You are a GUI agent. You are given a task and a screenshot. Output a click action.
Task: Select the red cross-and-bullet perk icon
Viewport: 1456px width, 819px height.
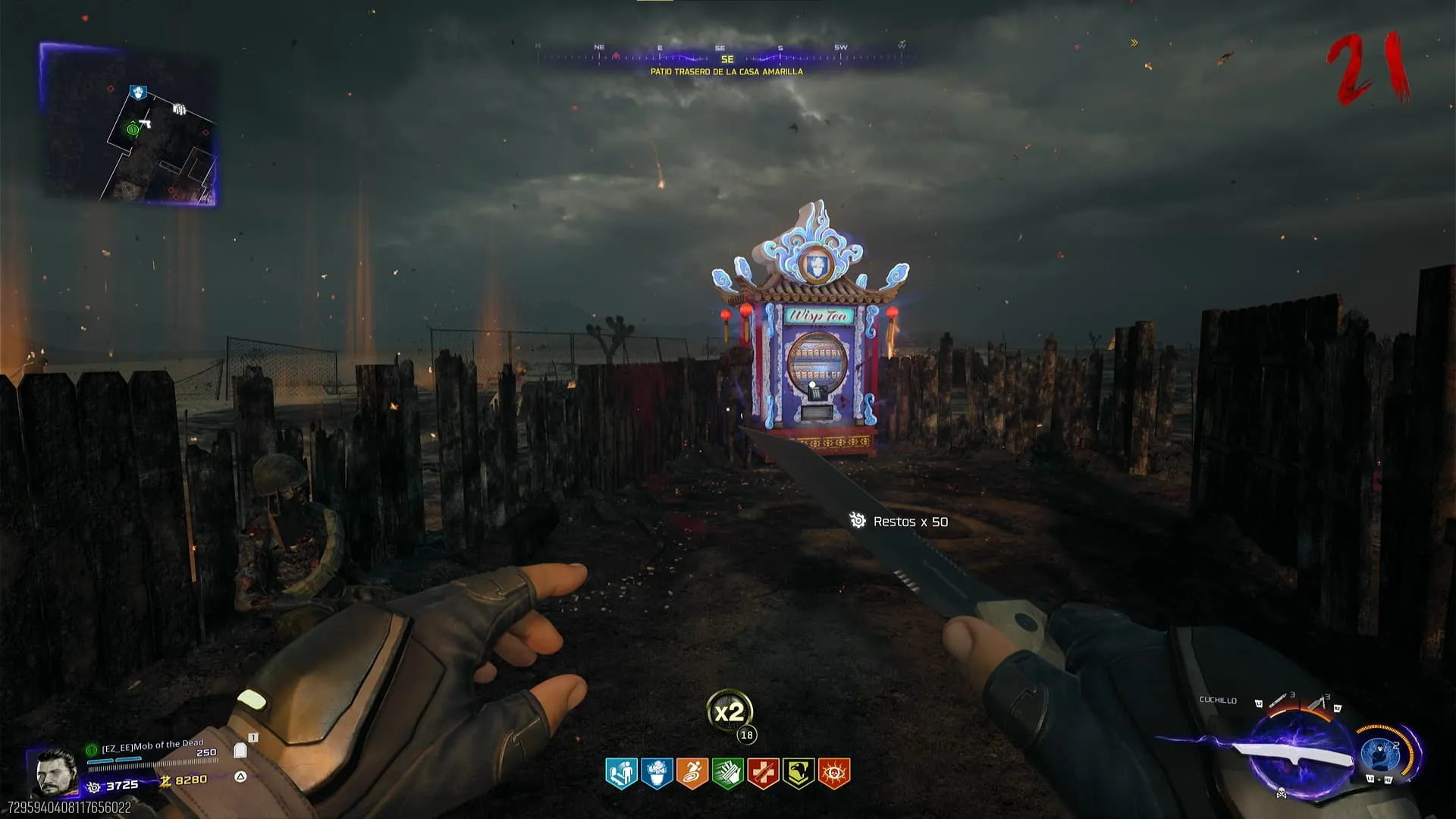(x=763, y=773)
